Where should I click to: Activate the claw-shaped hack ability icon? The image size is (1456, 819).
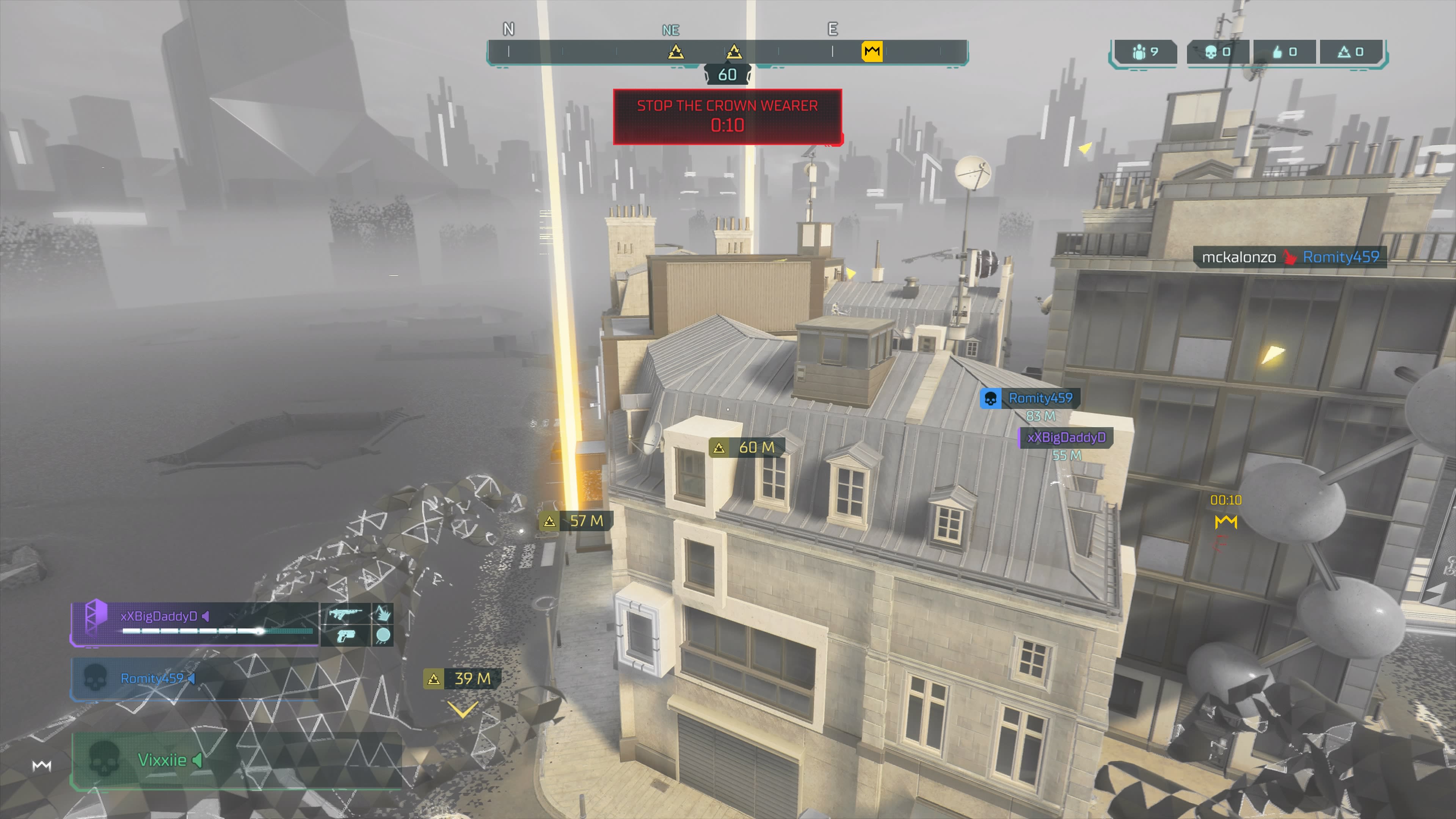383,614
